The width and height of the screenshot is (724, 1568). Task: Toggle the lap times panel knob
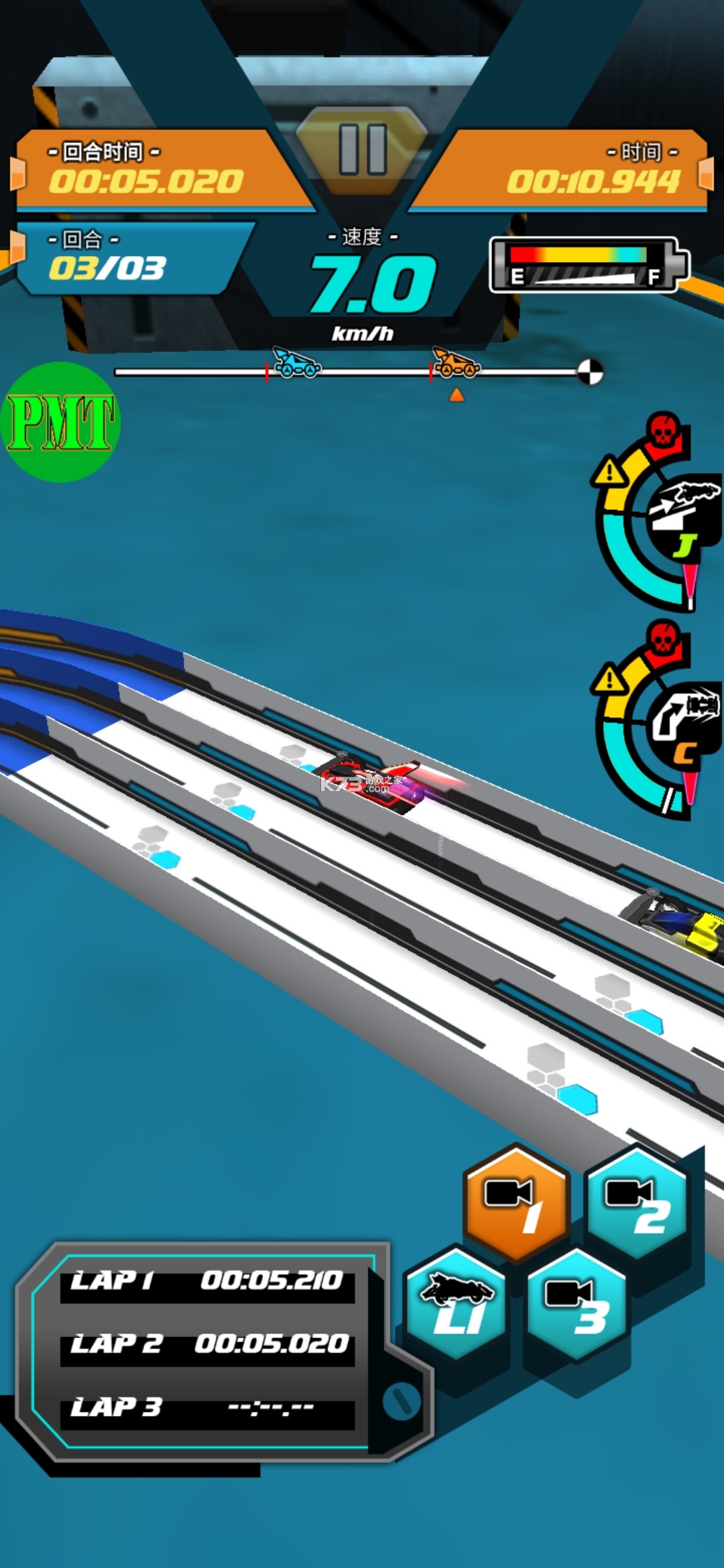click(401, 1399)
